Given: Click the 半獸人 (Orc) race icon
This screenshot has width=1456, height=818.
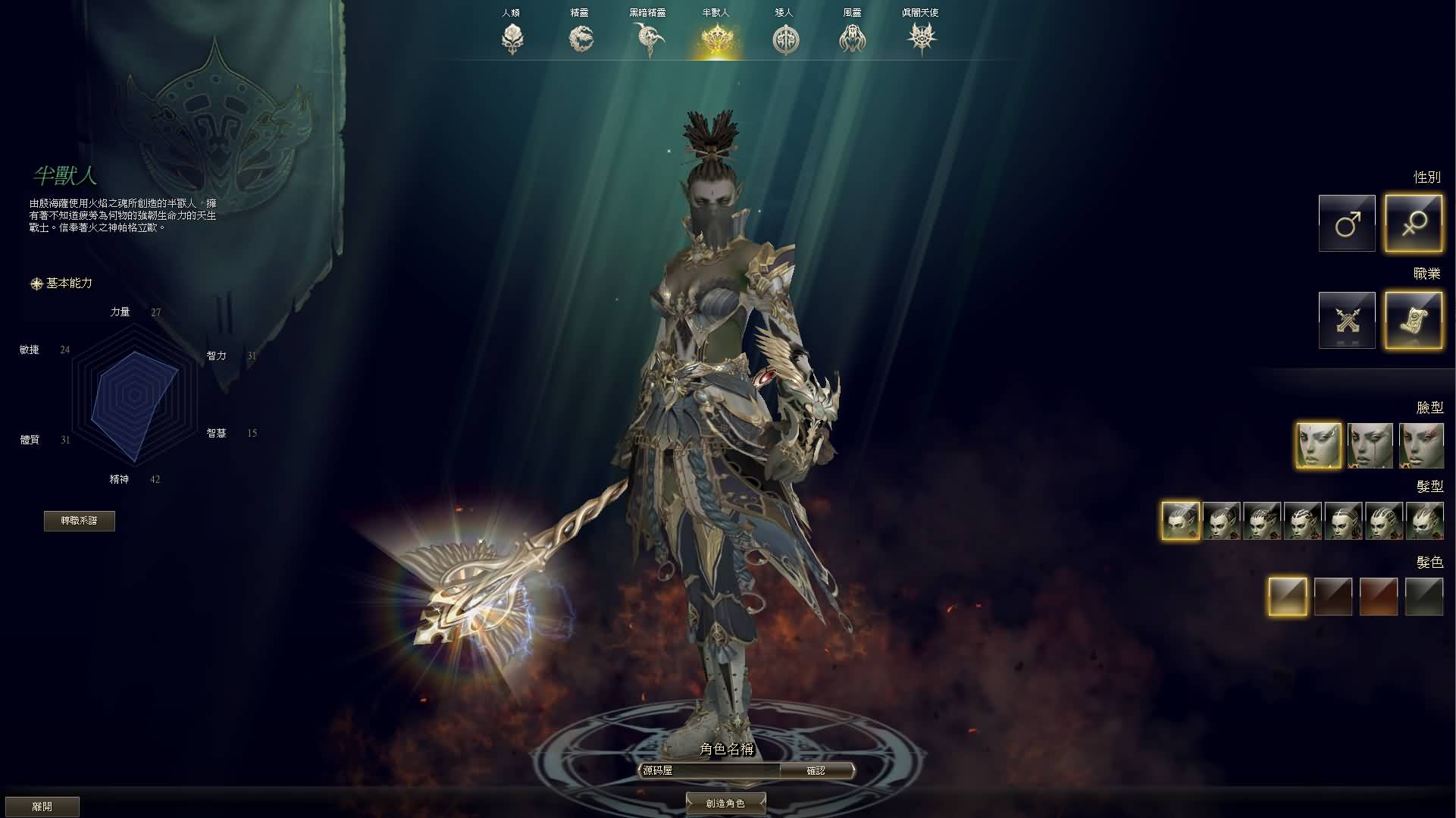Looking at the screenshot, I should [717, 38].
